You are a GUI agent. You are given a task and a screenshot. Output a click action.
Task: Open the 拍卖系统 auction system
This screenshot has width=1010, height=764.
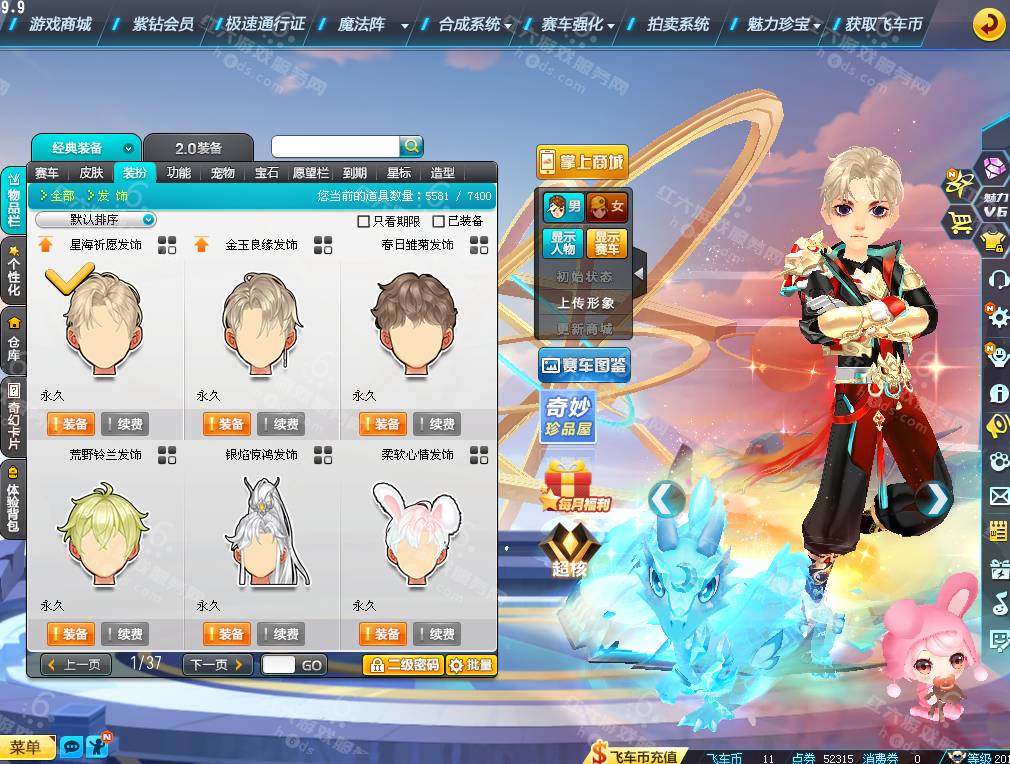click(x=677, y=23)
